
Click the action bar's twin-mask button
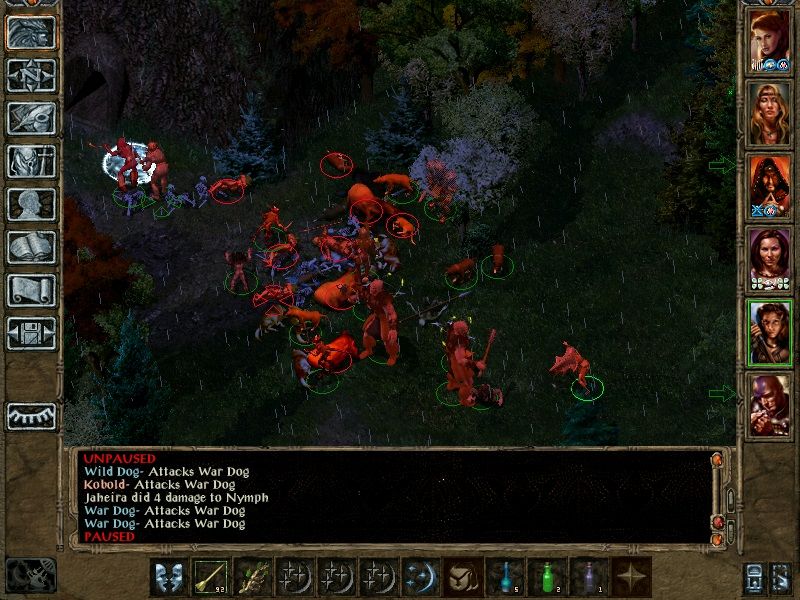coord(169,577)
